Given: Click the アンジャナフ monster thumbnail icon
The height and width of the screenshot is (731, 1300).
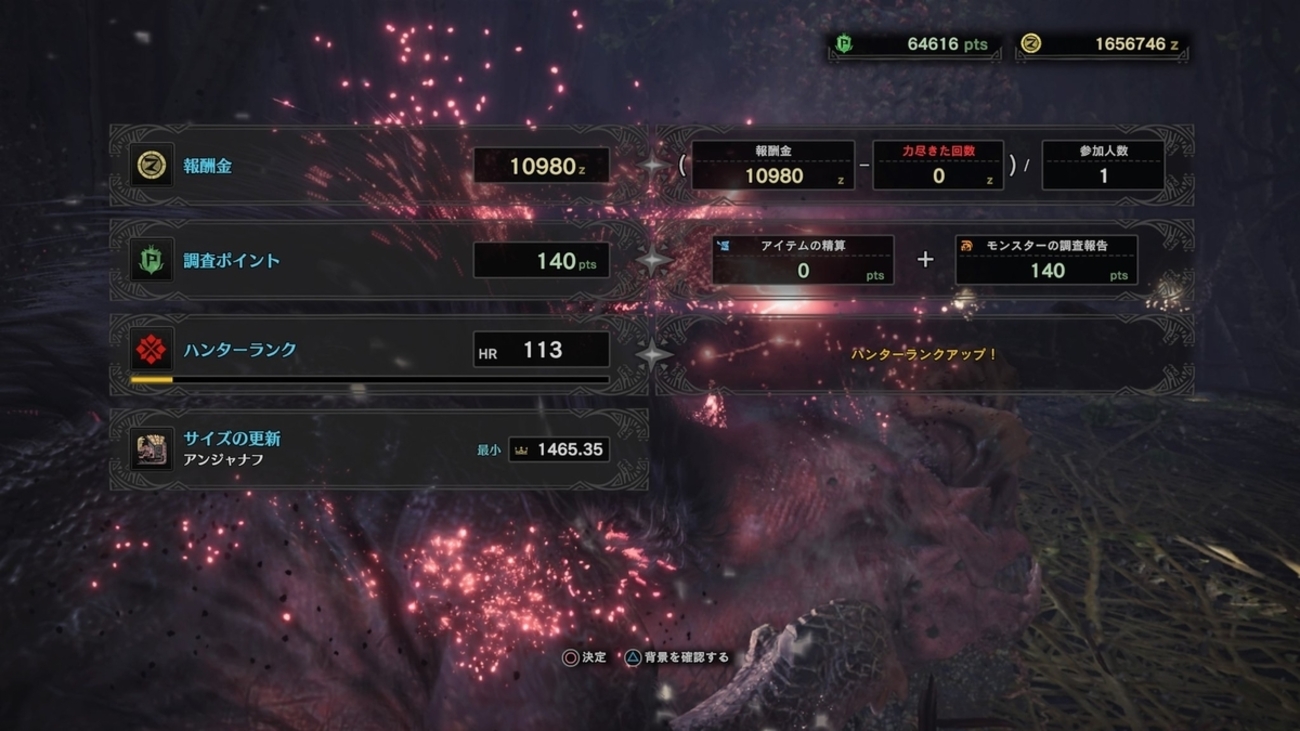Looking at the screenshot, I should coord(152,450).
